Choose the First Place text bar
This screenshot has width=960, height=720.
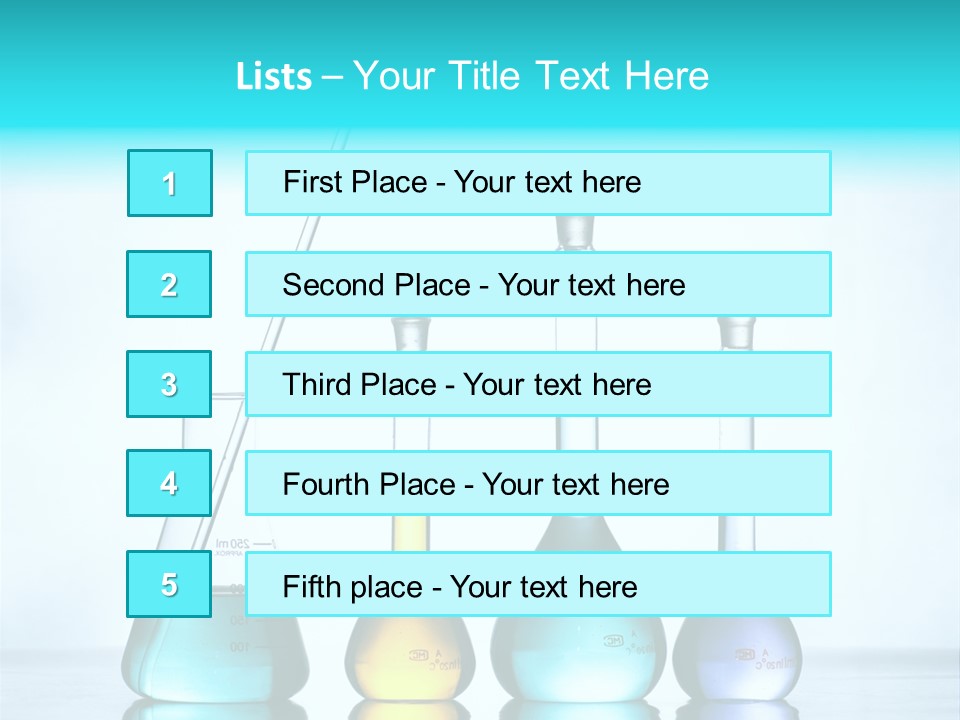point(538,183)
